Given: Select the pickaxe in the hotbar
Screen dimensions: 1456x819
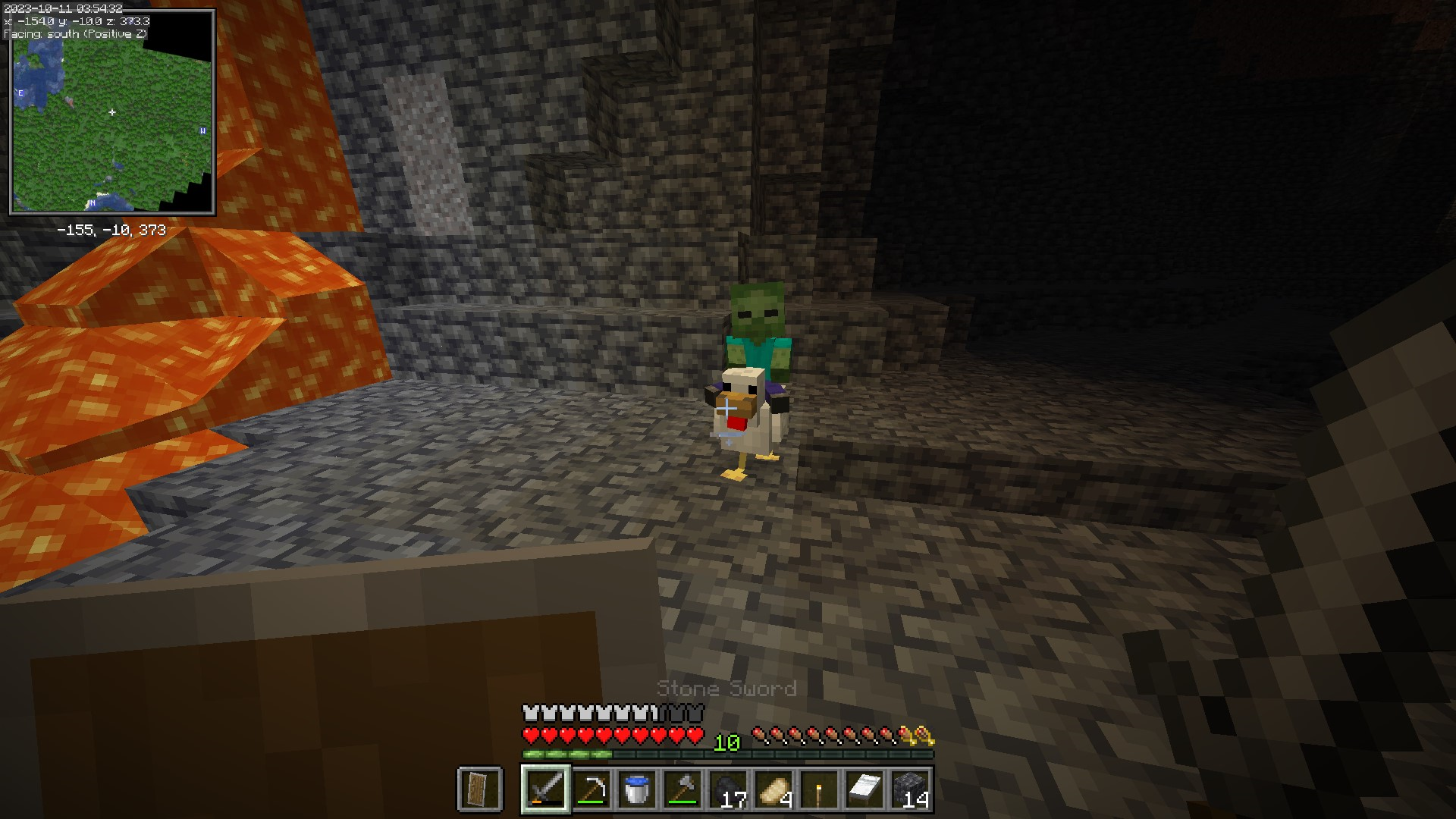Looking at the screenshot, I should click(591, 789).
